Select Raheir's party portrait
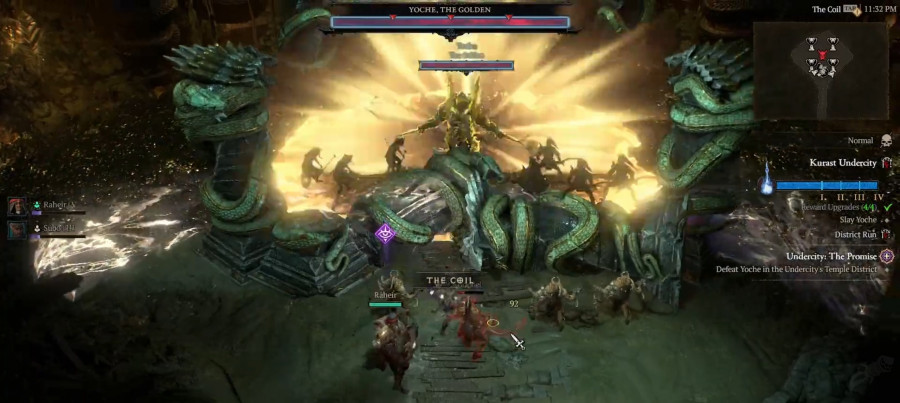The height and width of the screenshot is (403, 900). point(17,206)
